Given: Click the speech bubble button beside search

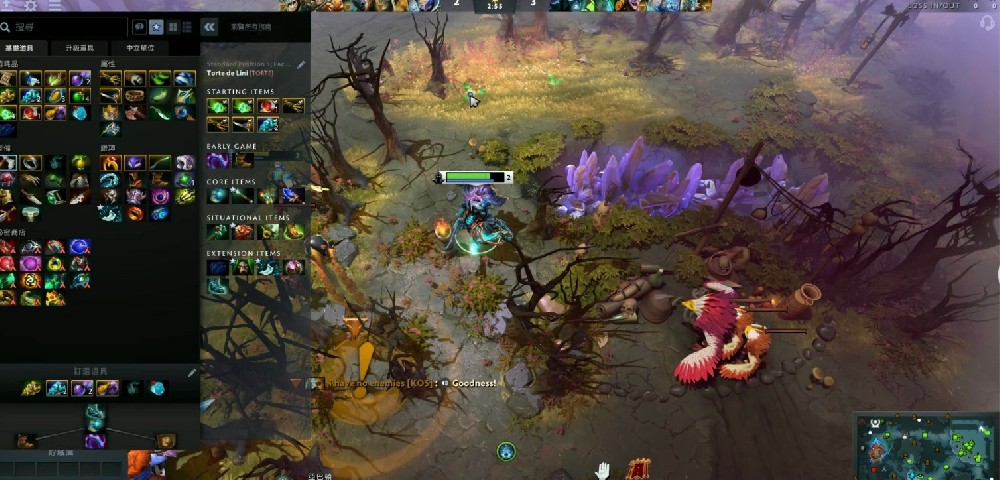Looking at the screenshot, I should coord(138,27).
